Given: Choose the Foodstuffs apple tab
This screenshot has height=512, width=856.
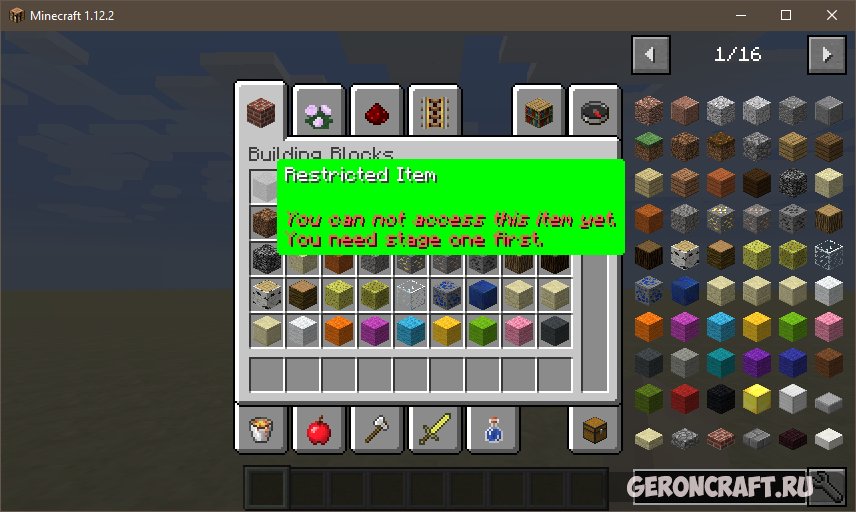Looking at the screenshot, I should 319,430.
